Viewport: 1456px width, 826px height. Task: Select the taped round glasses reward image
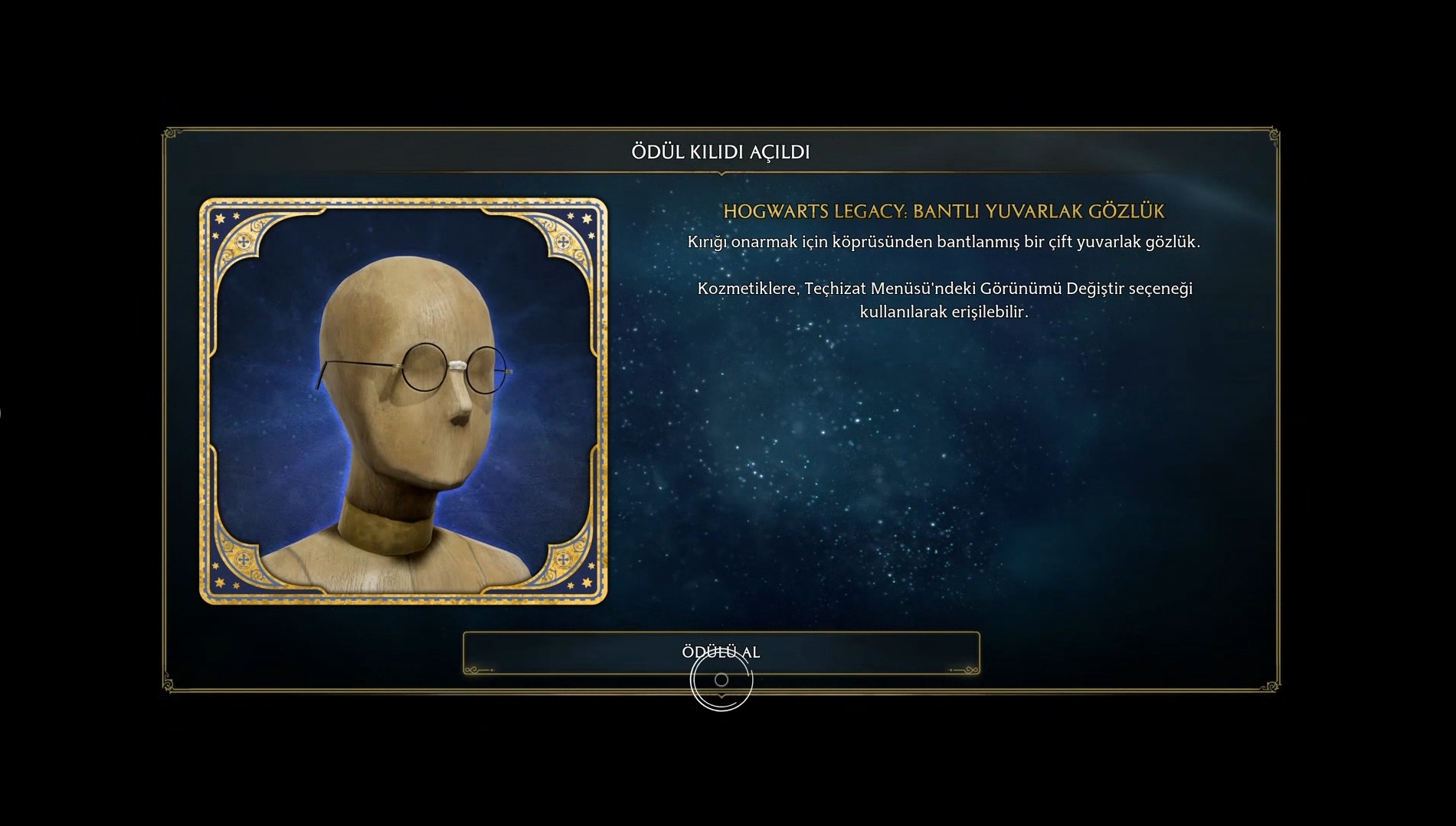coord(404,401)
